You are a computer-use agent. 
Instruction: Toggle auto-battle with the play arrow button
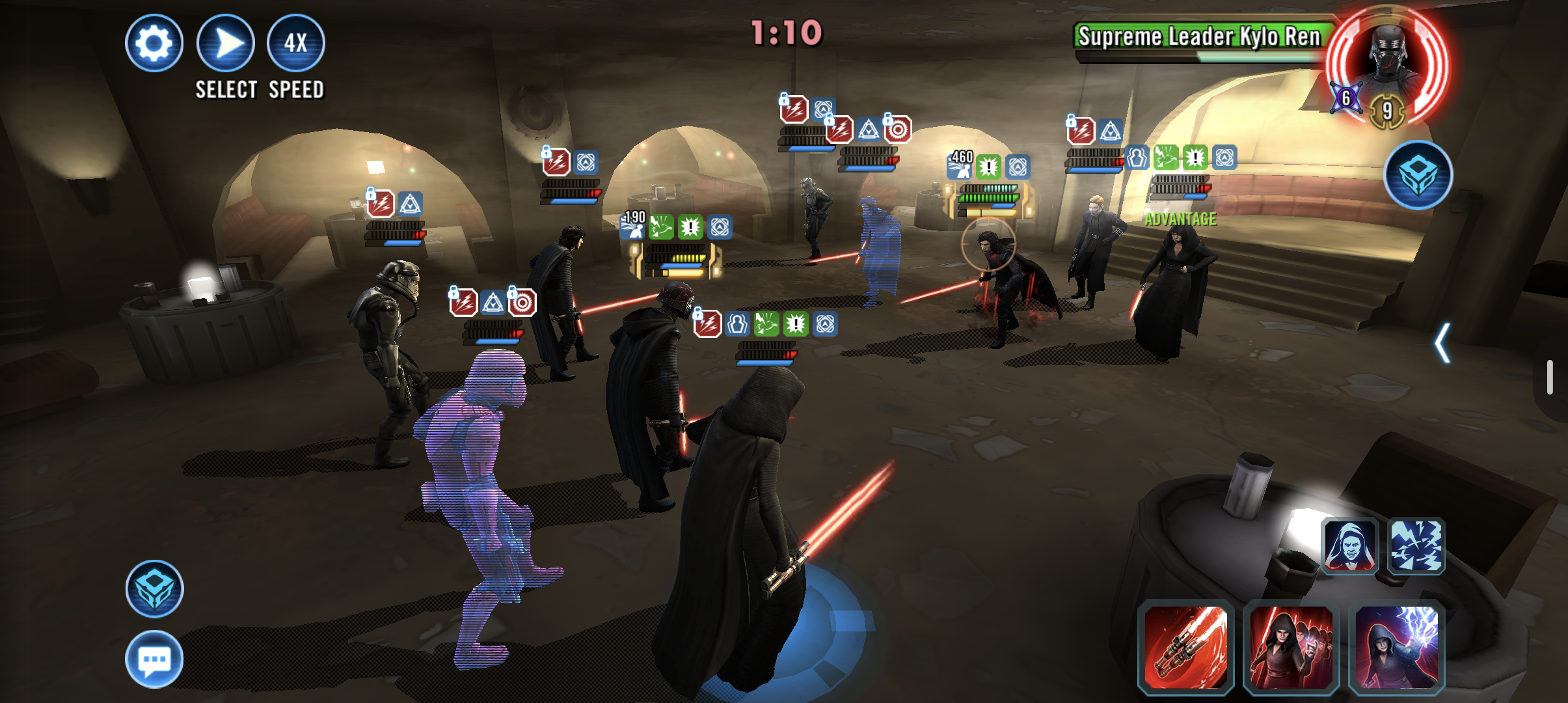(225, 43)
